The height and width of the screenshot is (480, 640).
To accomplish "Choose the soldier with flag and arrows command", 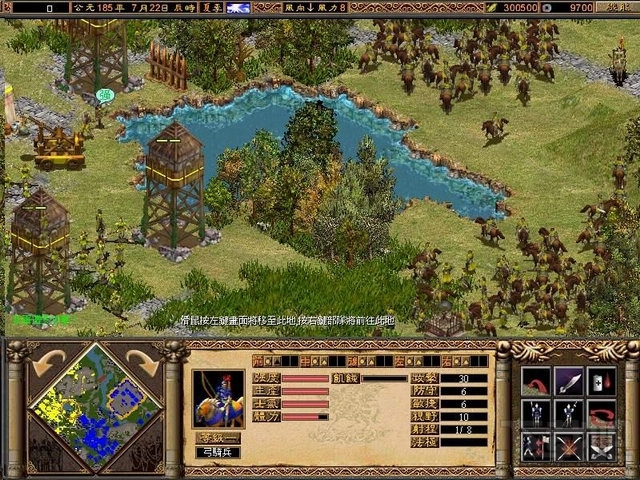I will coord(537,446).
